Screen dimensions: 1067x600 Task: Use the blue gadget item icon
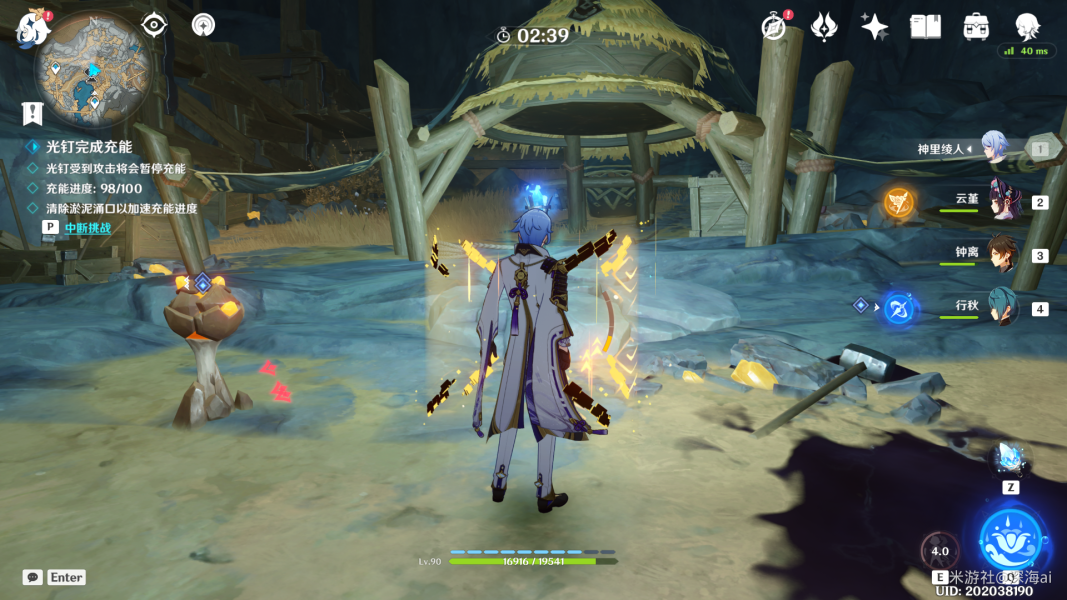[1010, 459]
